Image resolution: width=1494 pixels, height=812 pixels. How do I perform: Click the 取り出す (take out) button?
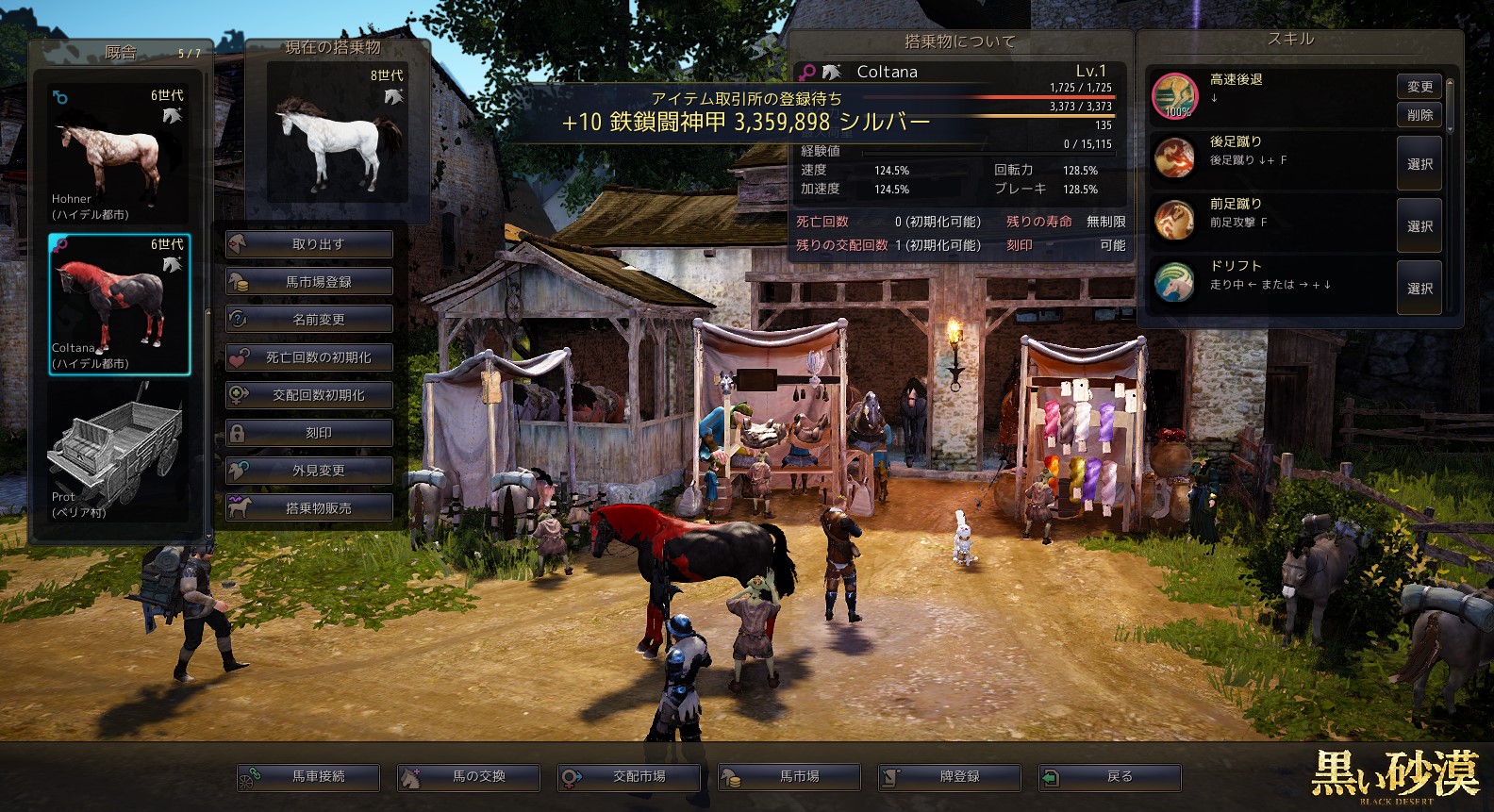click(x=309, y=244)
